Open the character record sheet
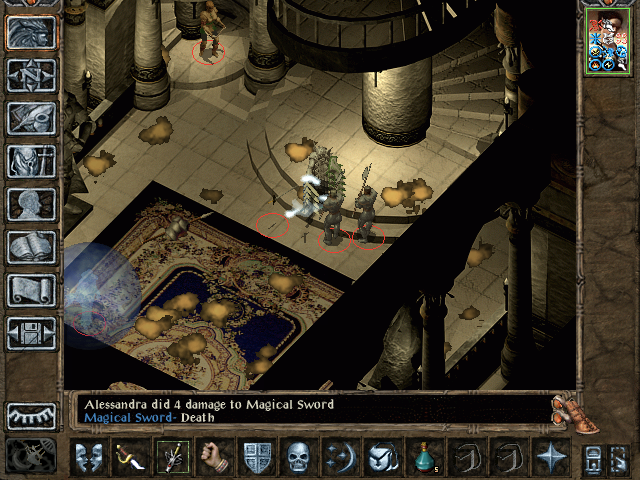 coord(32,204)
